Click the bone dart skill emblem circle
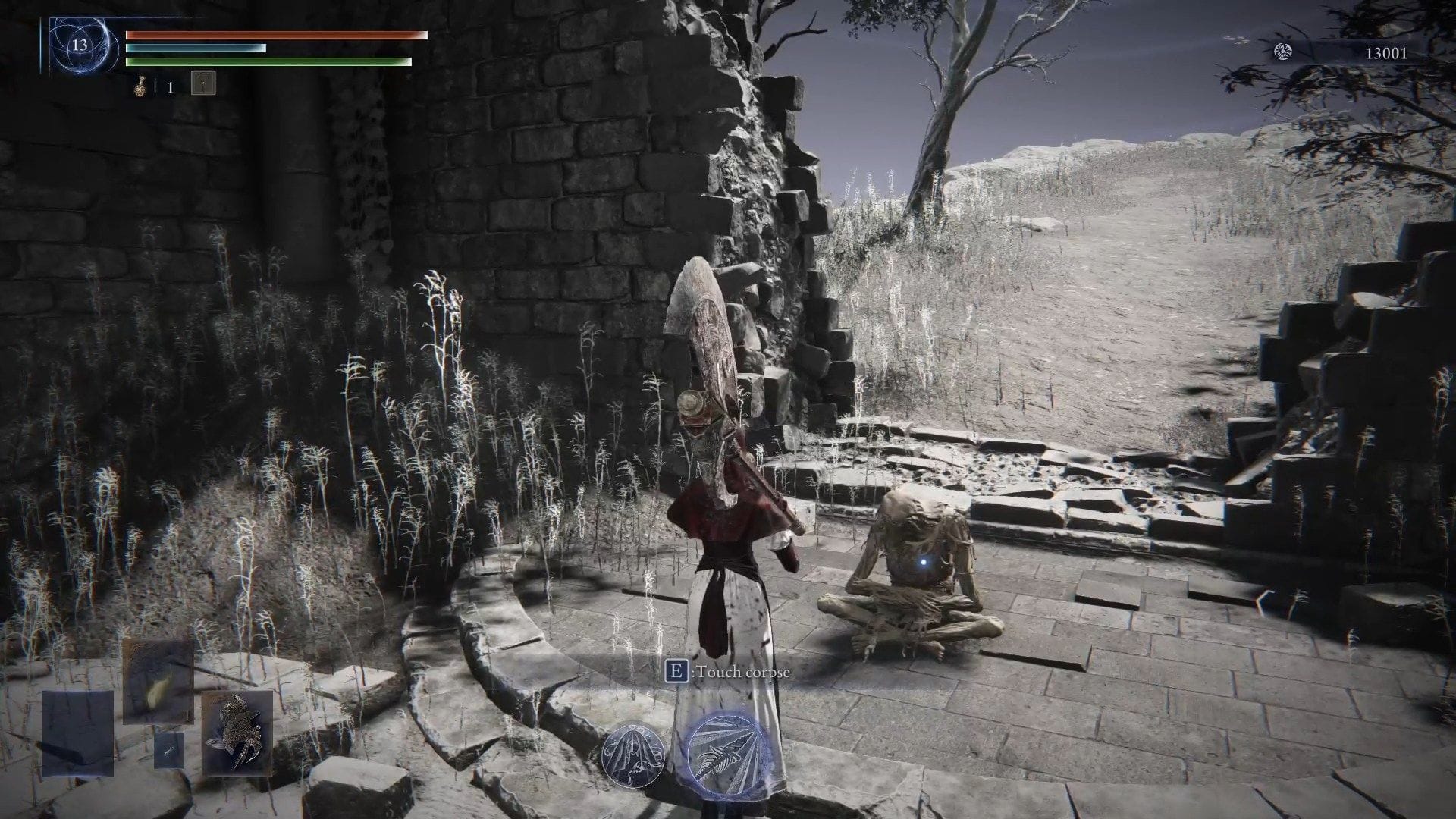Image resolution: width=1456 pixels, height=819 pixels. (x=725, y=756)
